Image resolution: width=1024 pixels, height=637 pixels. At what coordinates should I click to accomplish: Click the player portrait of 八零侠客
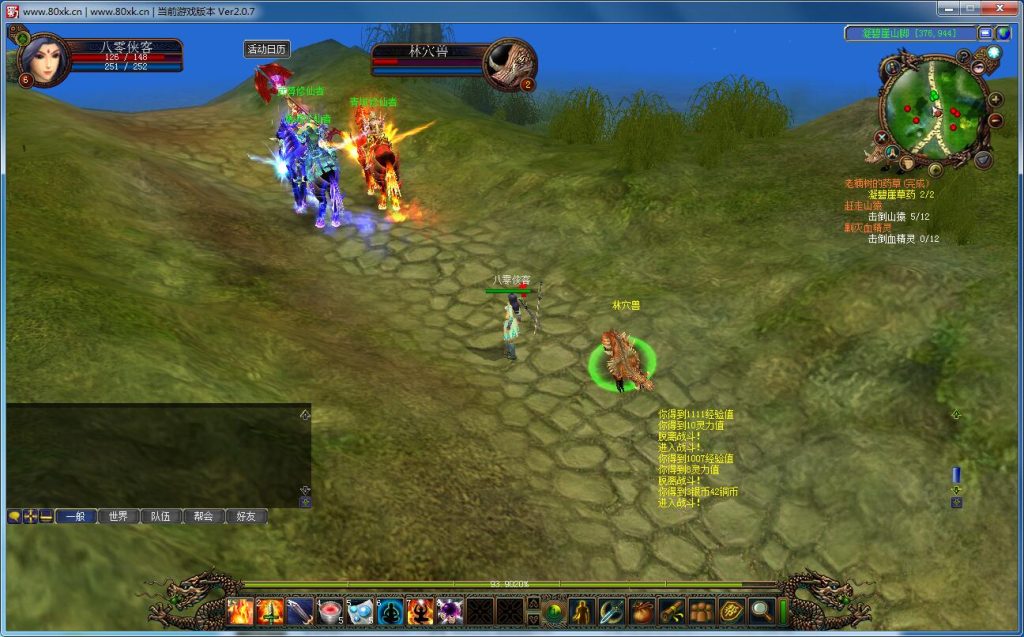click(43, 61)
